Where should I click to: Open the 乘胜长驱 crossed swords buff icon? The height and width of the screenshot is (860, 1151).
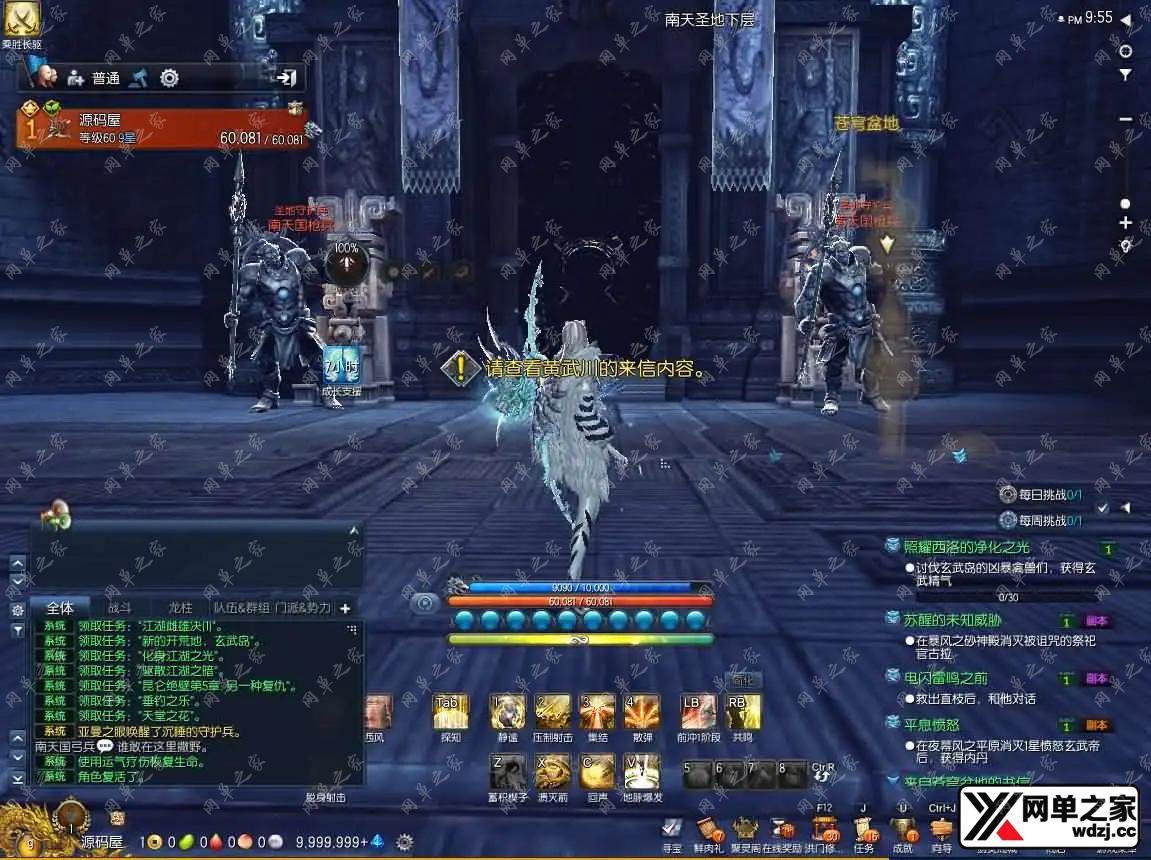20,18
